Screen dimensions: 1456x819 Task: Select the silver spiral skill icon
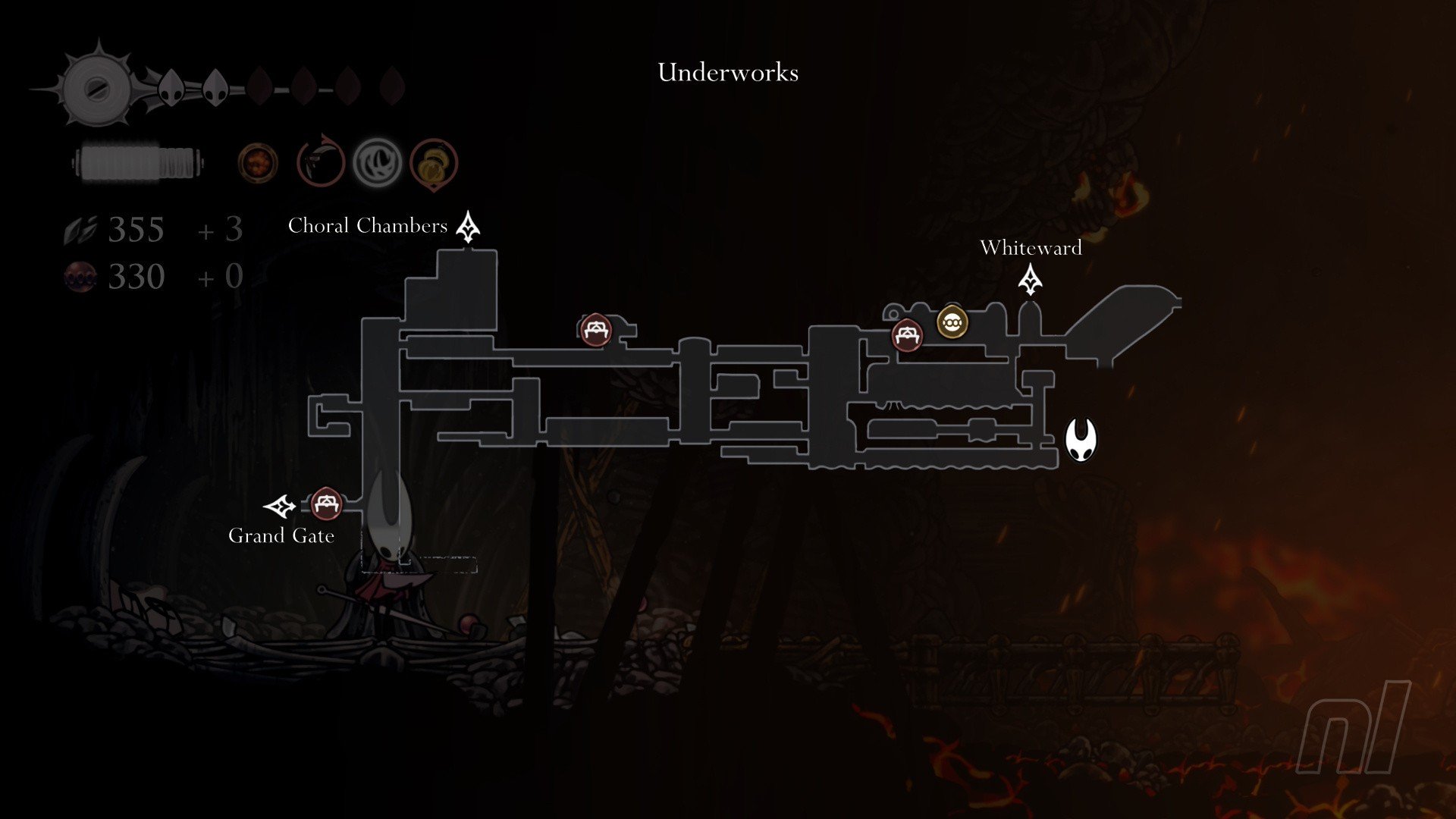(377, 162)
